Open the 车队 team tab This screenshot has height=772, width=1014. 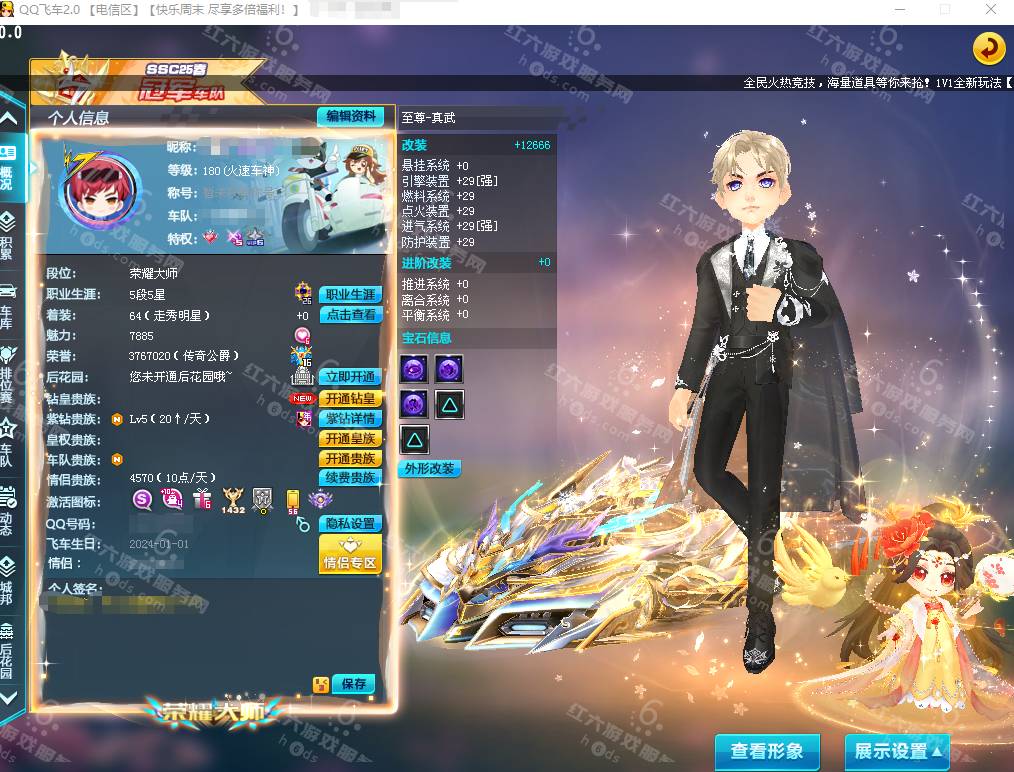(x=7, y=442)
